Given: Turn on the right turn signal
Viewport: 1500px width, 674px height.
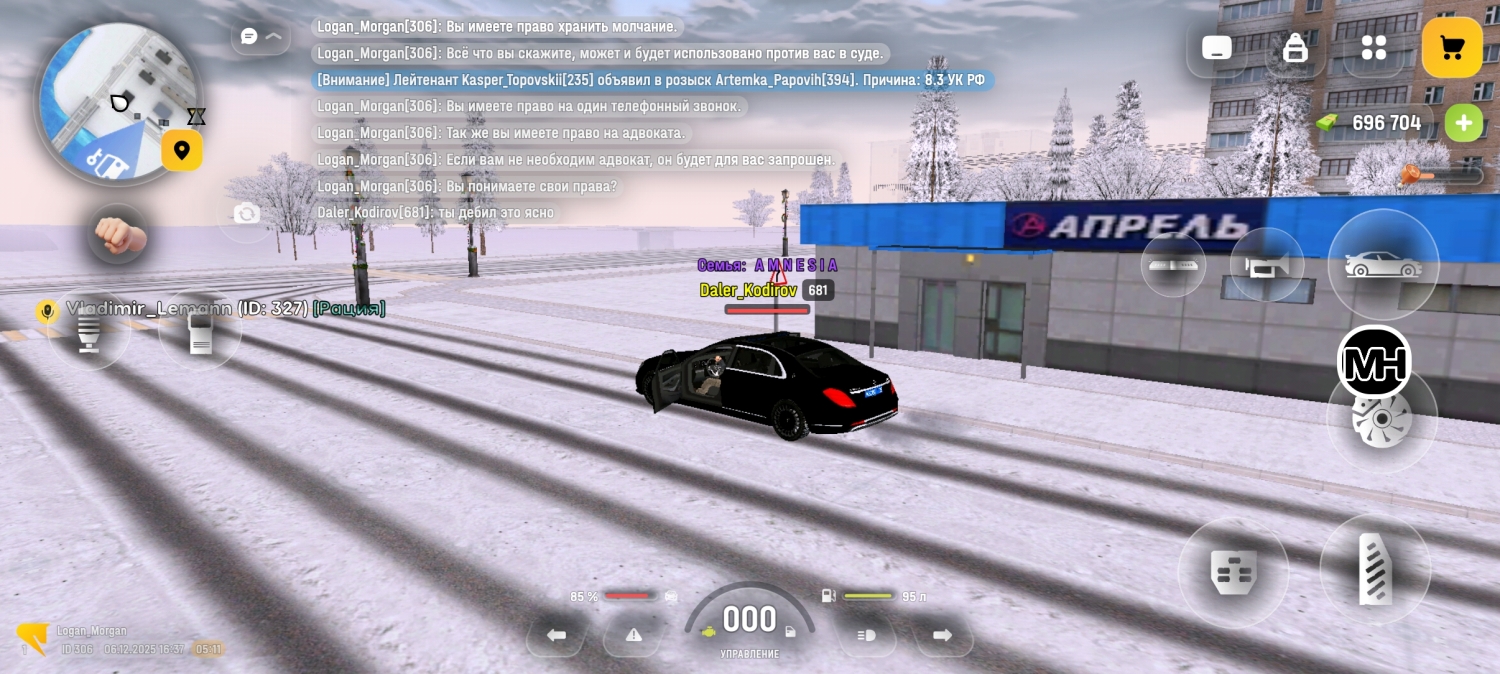Looking at the screenshot, I should 942,635.
